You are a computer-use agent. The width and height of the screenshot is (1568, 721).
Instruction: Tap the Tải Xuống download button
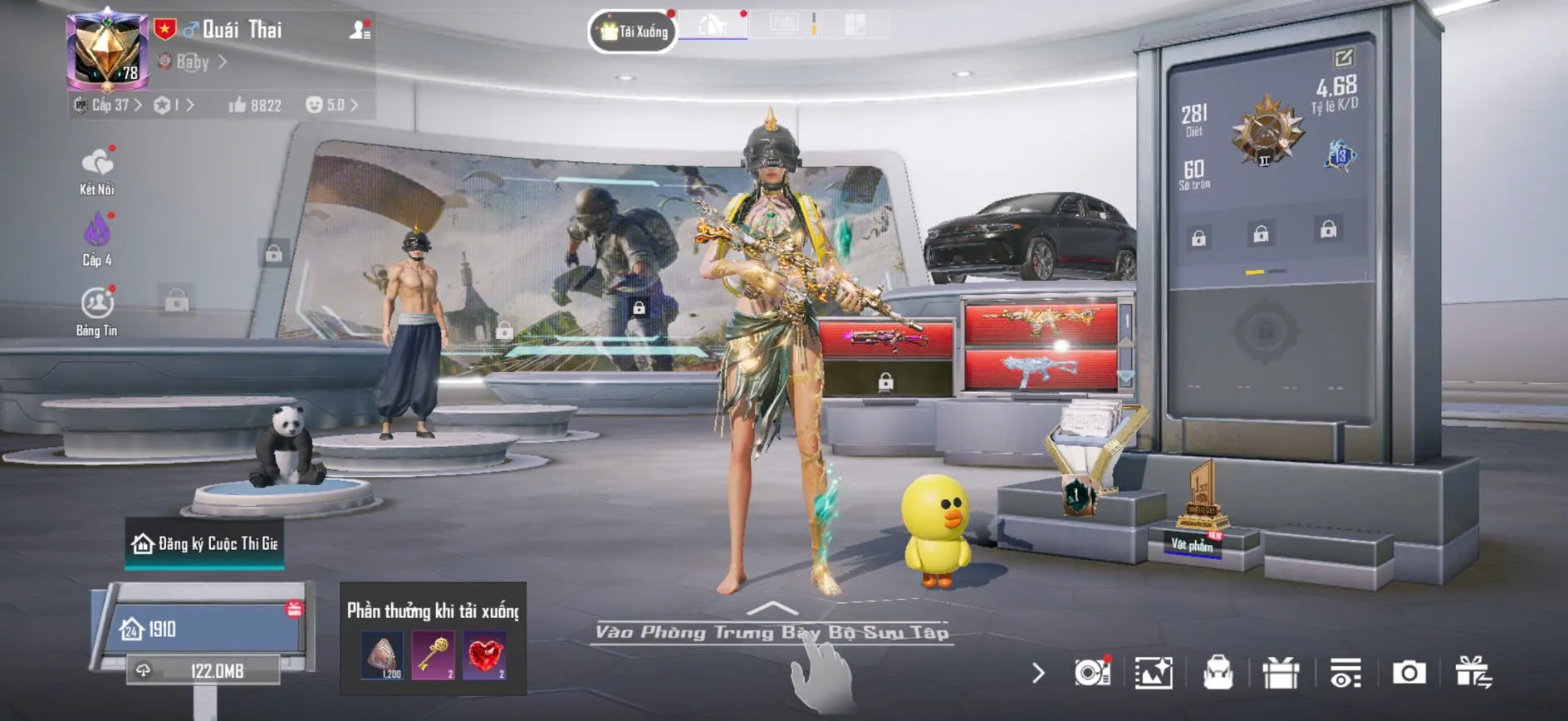(x=634, y=32)
